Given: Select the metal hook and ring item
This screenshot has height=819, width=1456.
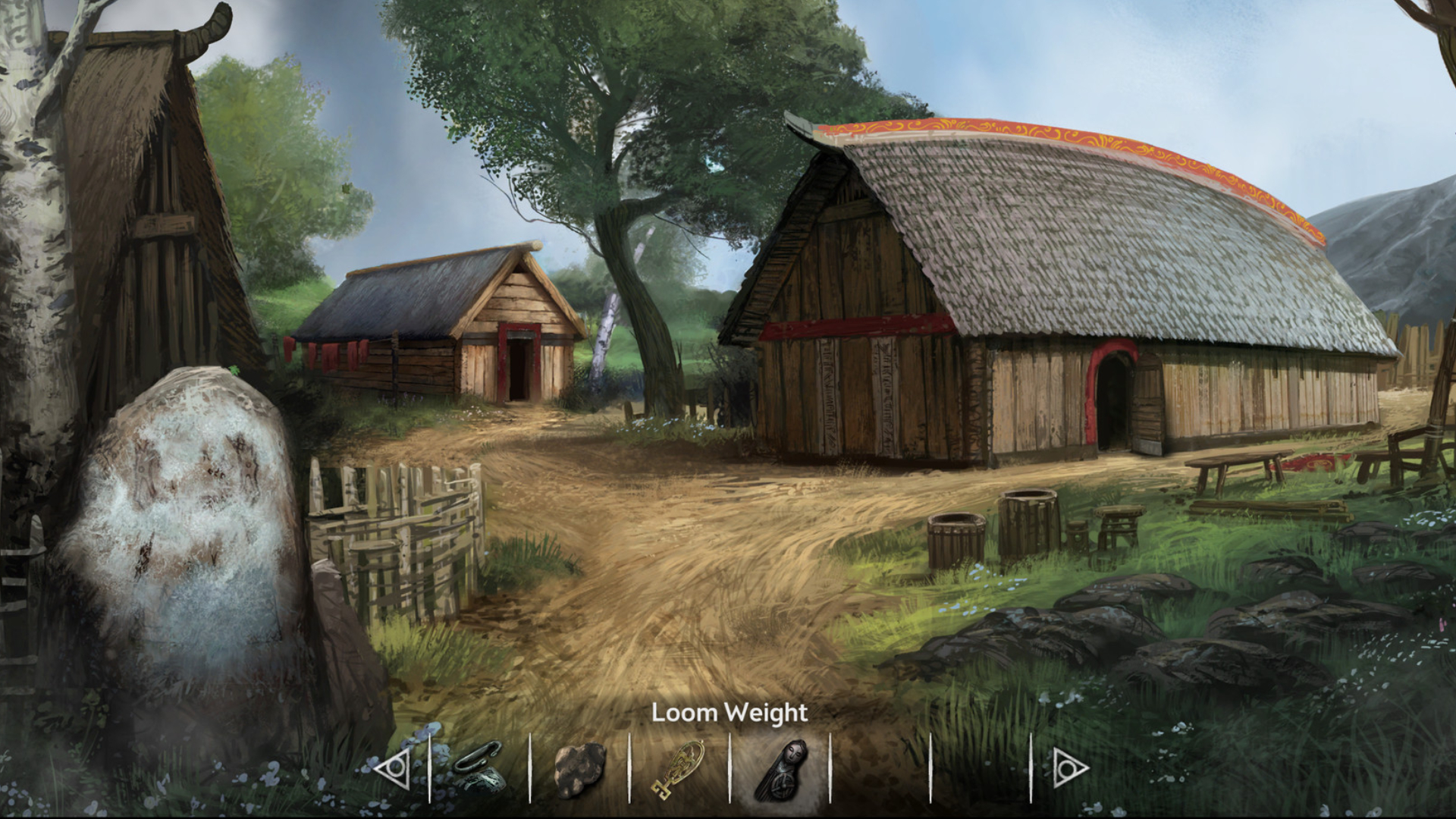Looking at the screenshot, I should 479,767.
